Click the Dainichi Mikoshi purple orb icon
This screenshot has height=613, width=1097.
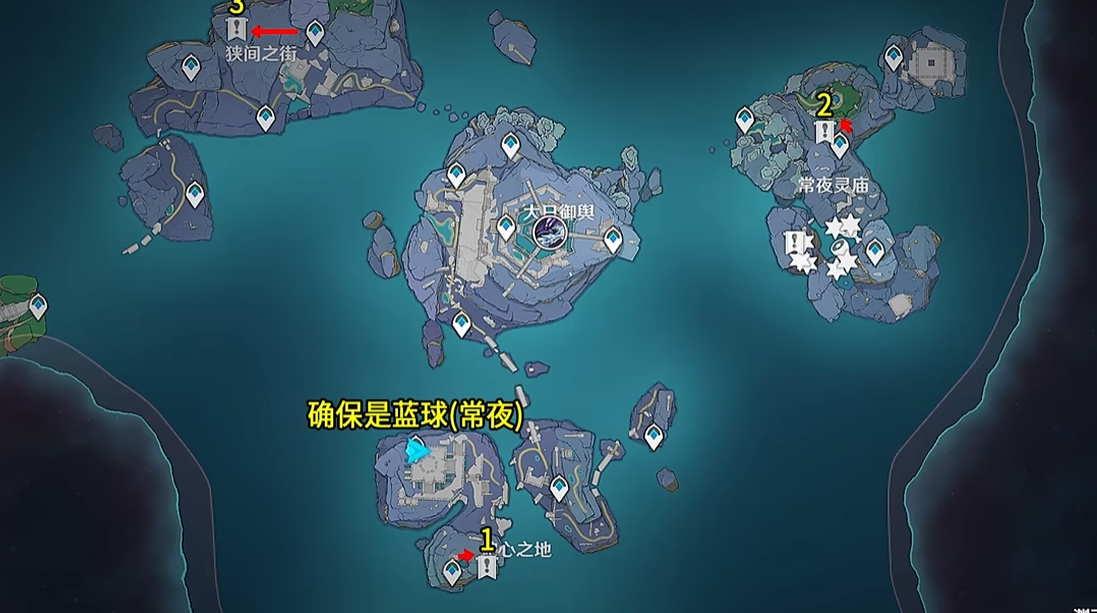tap(549, 234)
